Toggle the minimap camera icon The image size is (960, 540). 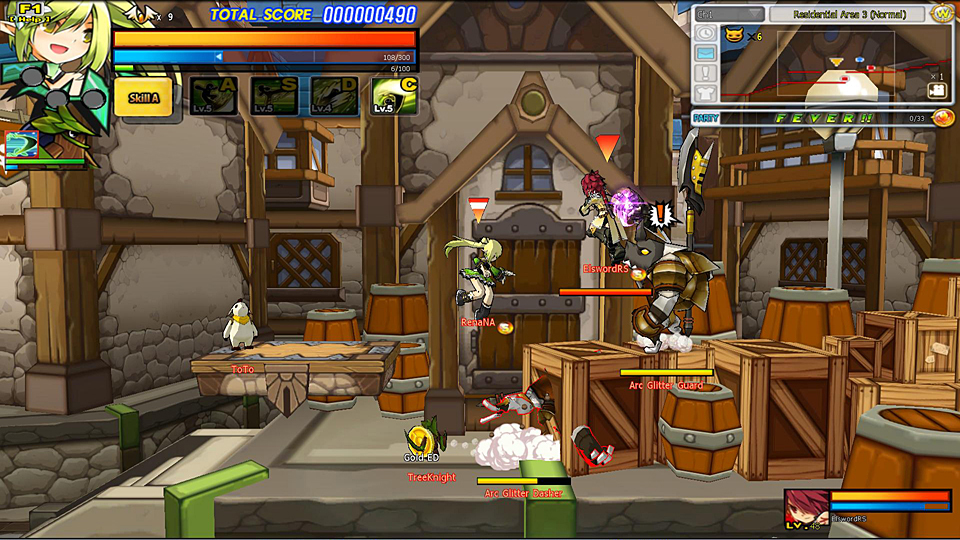(x=936, y=90)
